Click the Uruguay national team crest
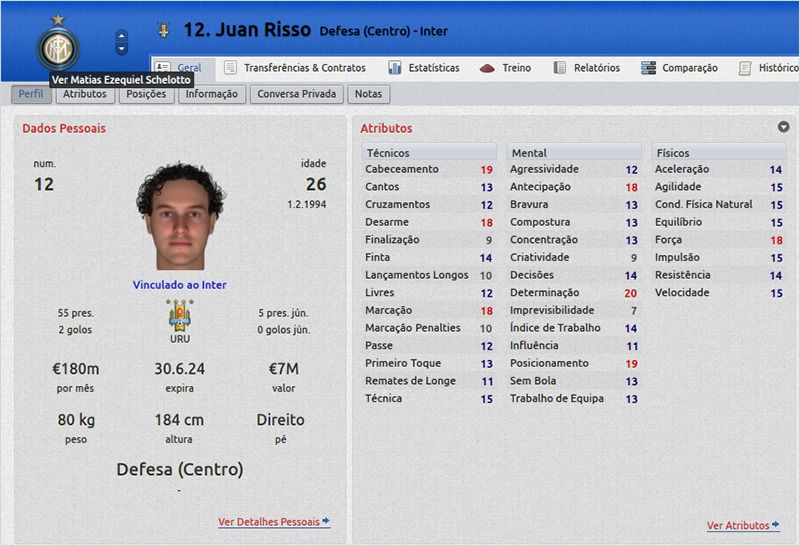 click(x=180, y=316)
